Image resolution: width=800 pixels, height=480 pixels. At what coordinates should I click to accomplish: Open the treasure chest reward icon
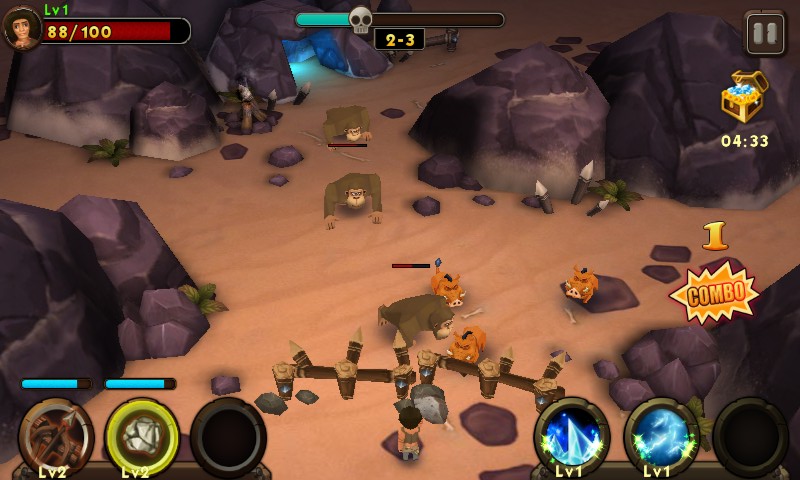[x=743, y=98]
